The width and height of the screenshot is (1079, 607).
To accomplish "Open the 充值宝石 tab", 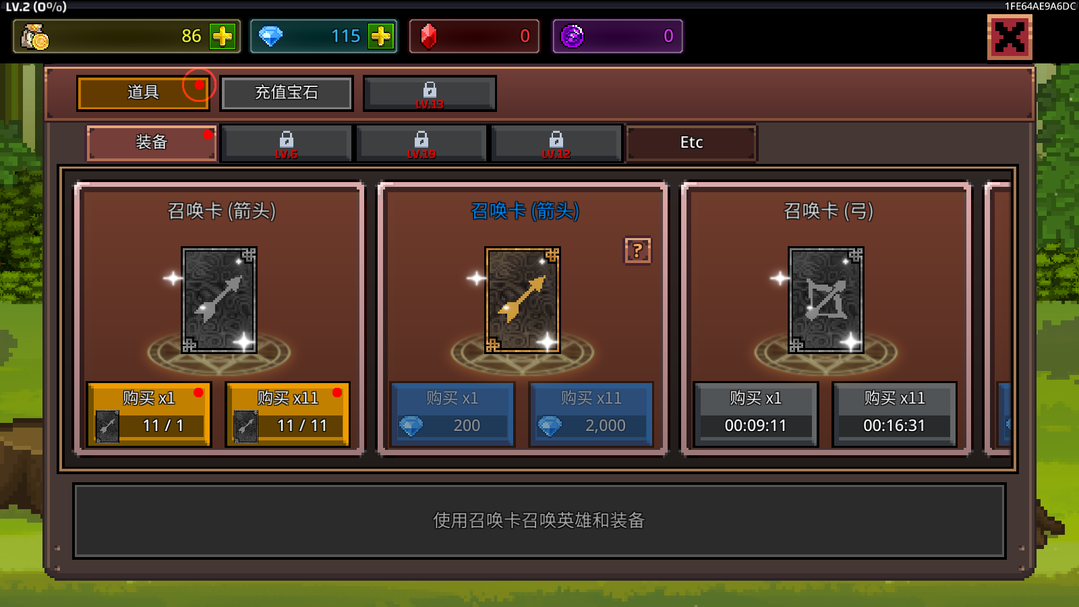I will [286, 93].
